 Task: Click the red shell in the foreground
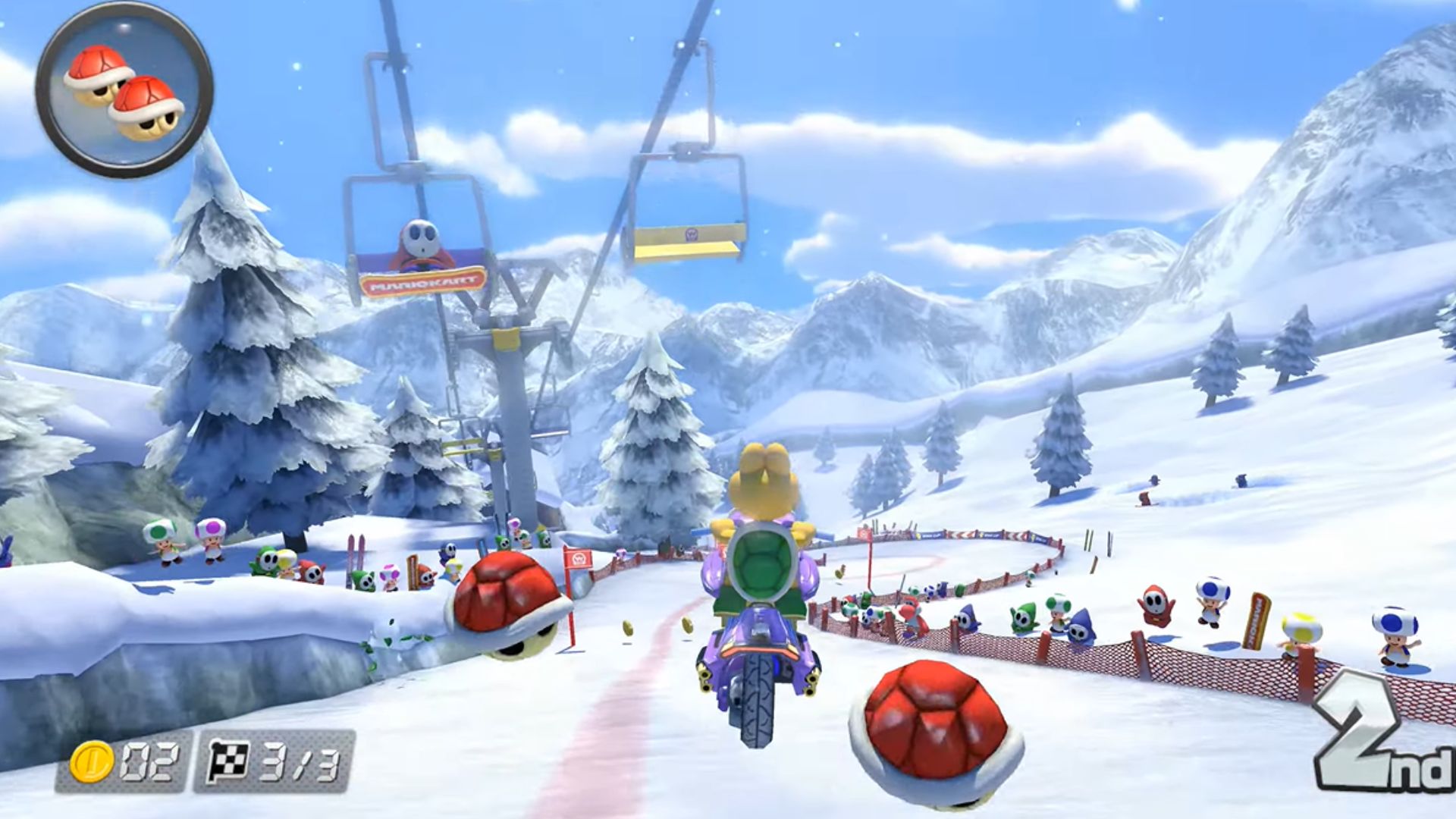click(x=933, y=728)
